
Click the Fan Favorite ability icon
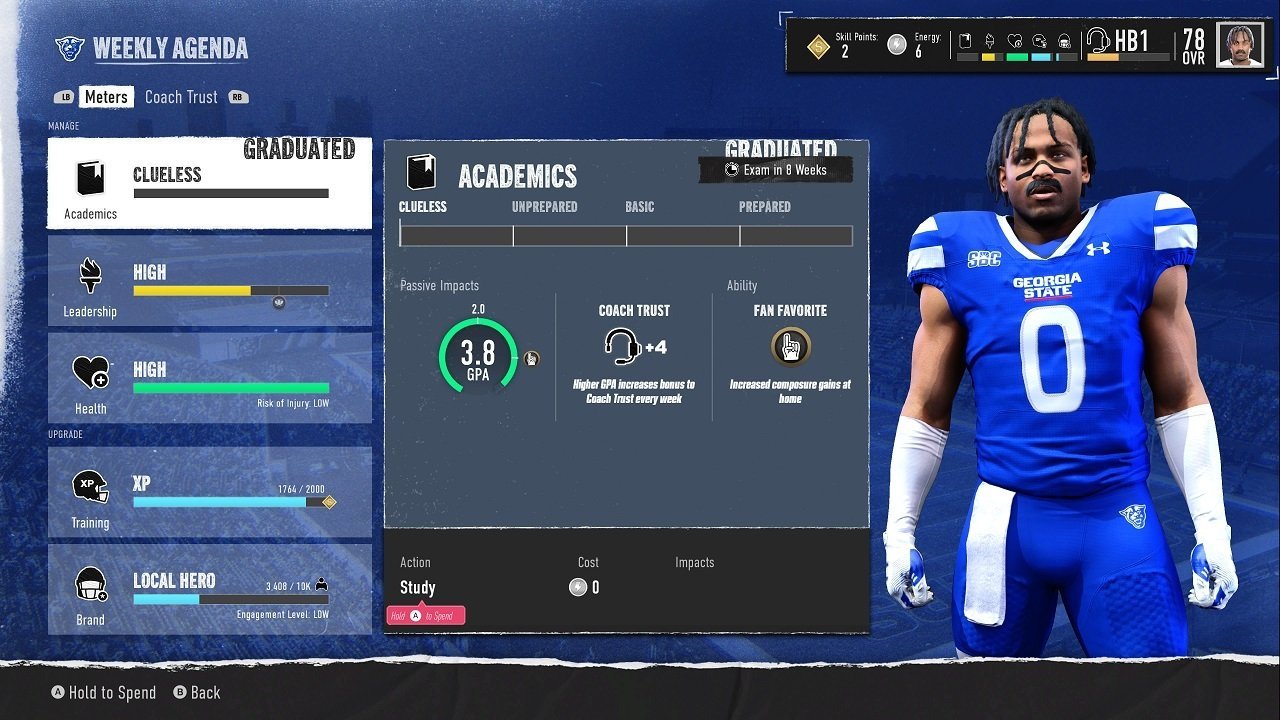click(790, 348)
